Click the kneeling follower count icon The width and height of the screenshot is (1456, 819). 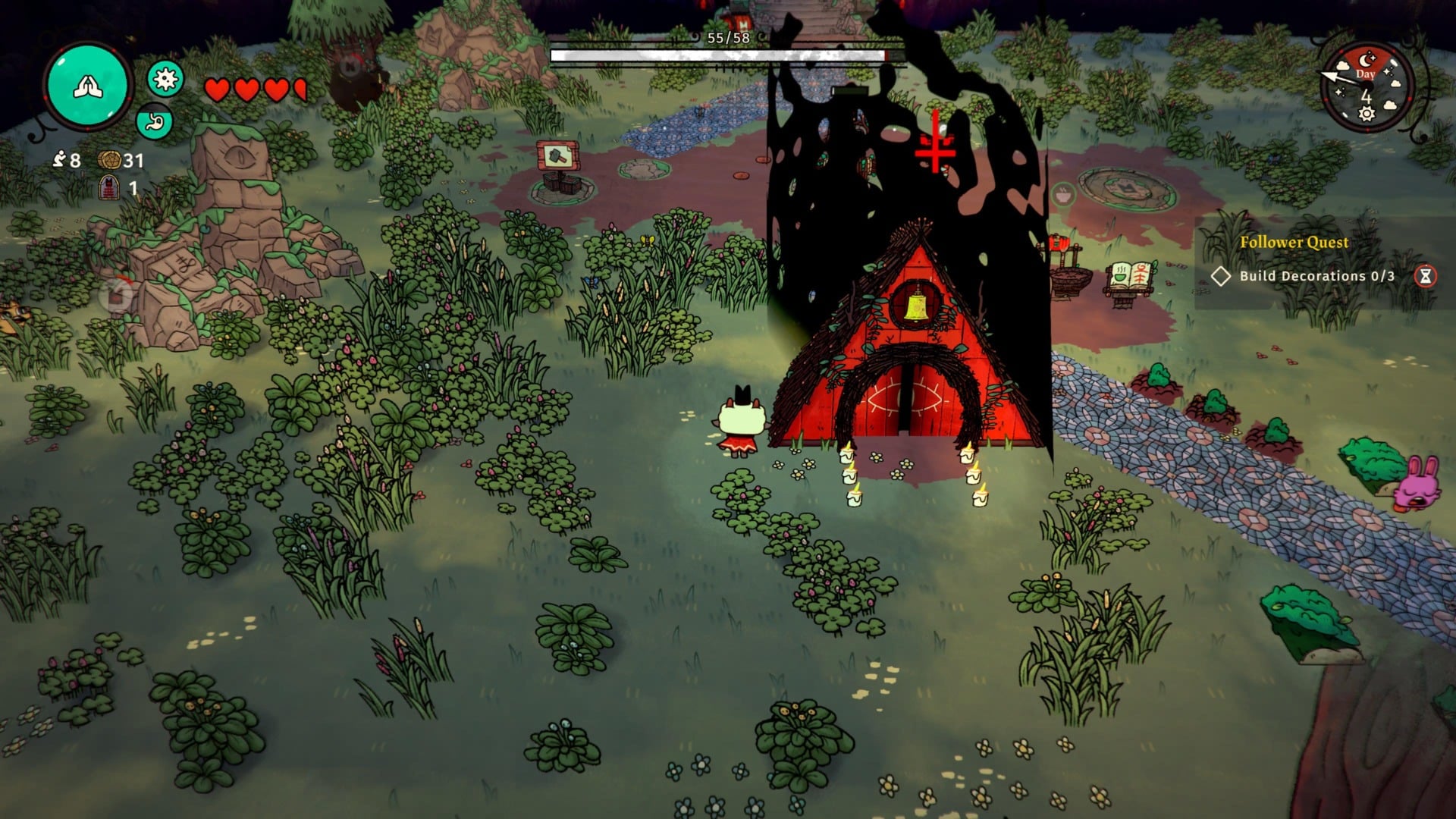[x=60, y=161]
